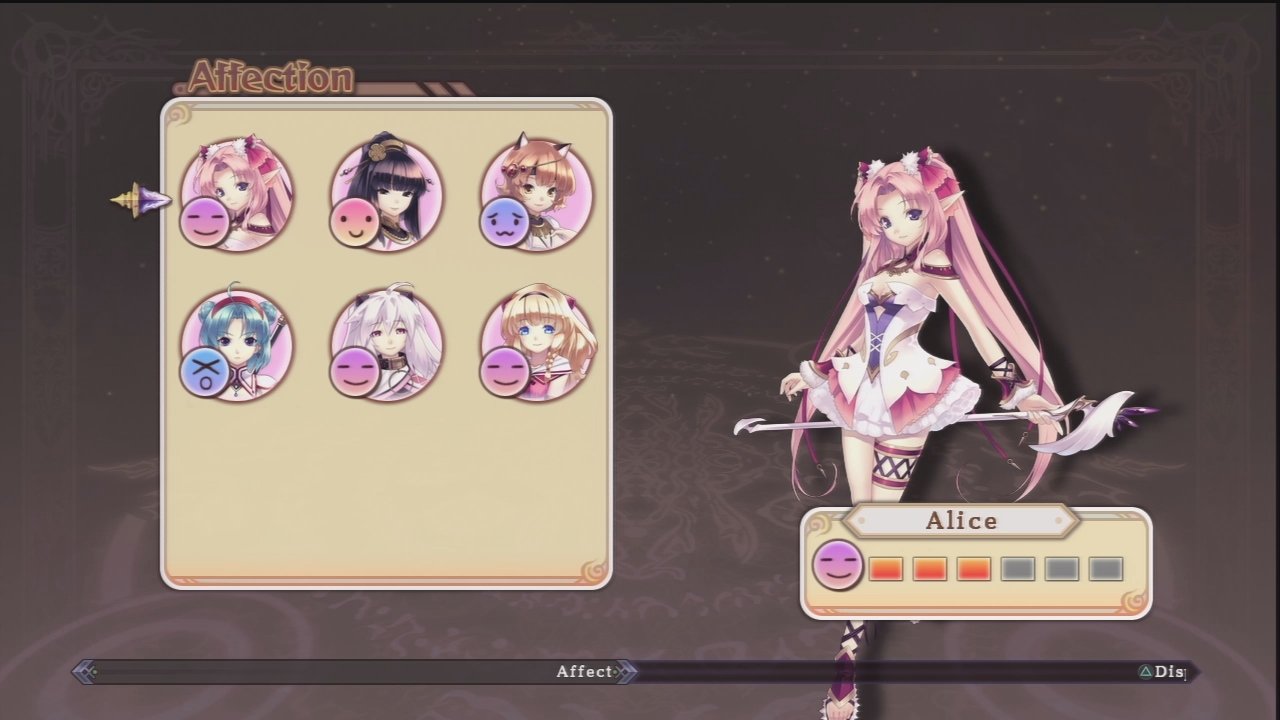Click the left chevron on the bottom bar
The height and width of the screenshot is (720, 1280).
[86, 671]
